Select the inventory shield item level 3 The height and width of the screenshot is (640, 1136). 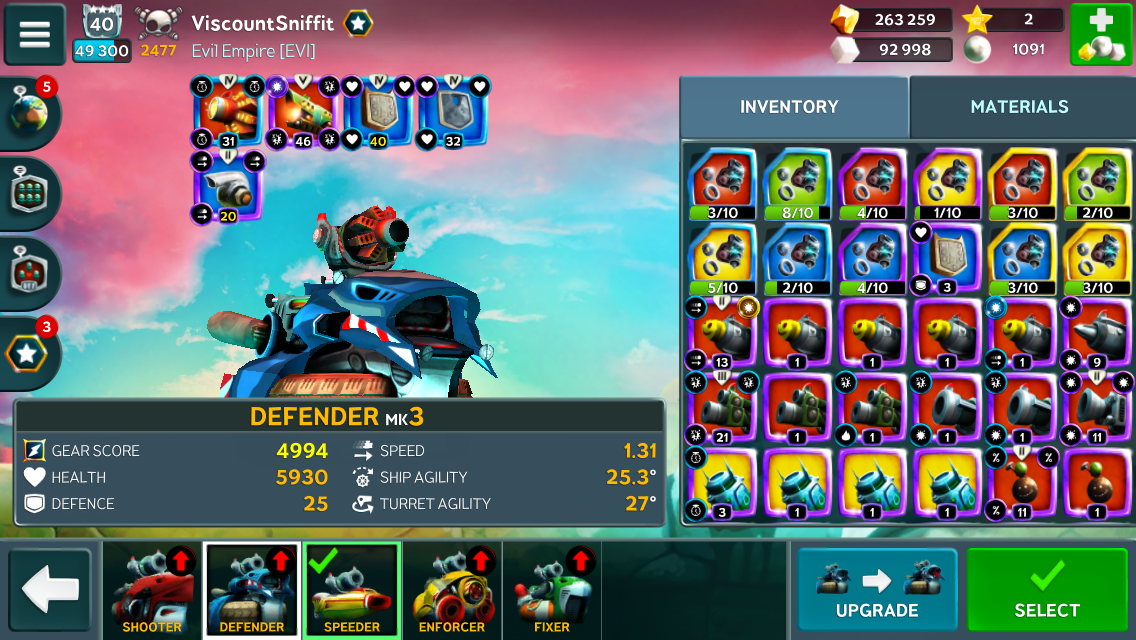coord(947,259)
